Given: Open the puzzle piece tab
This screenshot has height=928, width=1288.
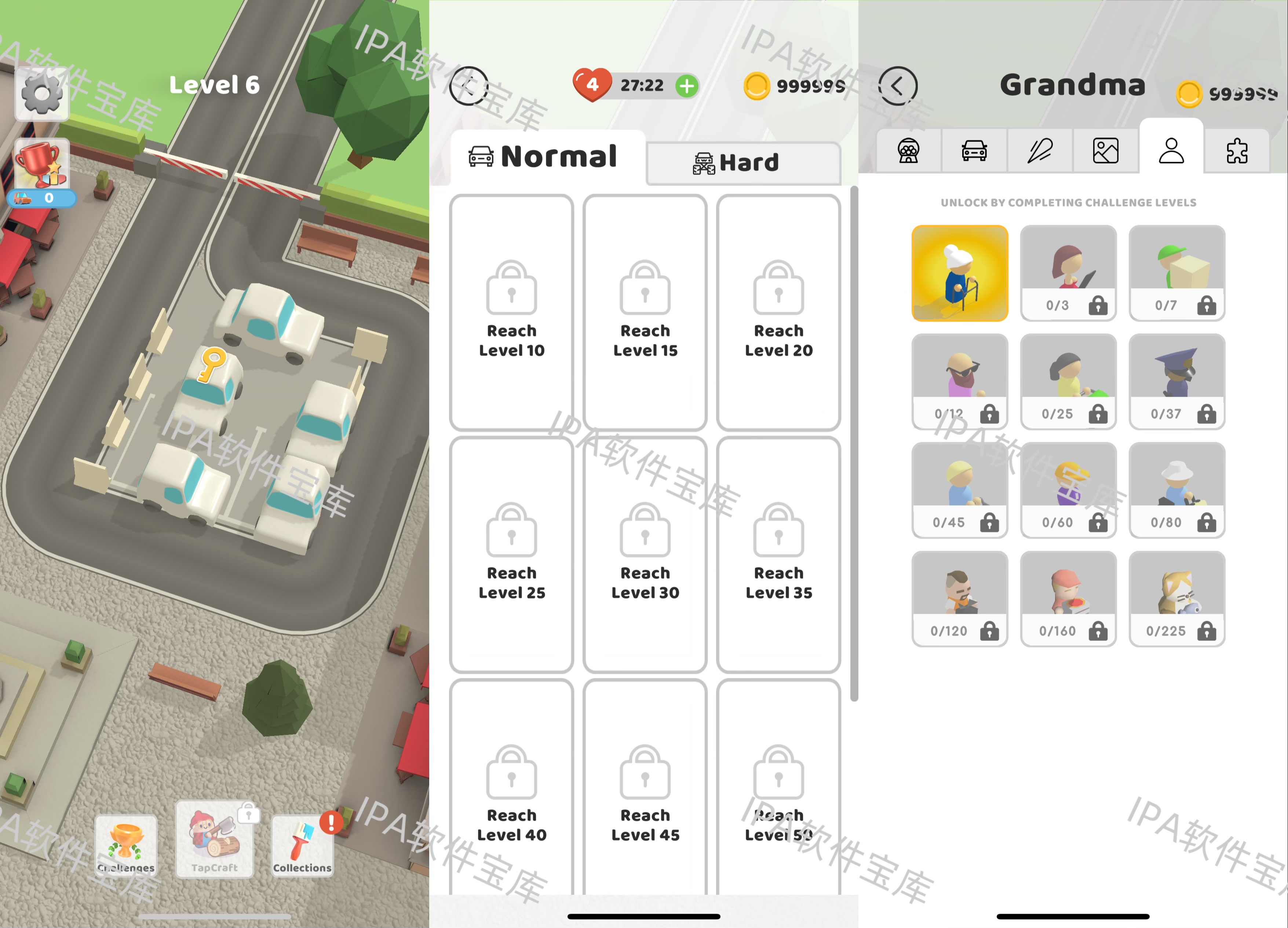Looking at the screenshot, I should [1236, 151].
